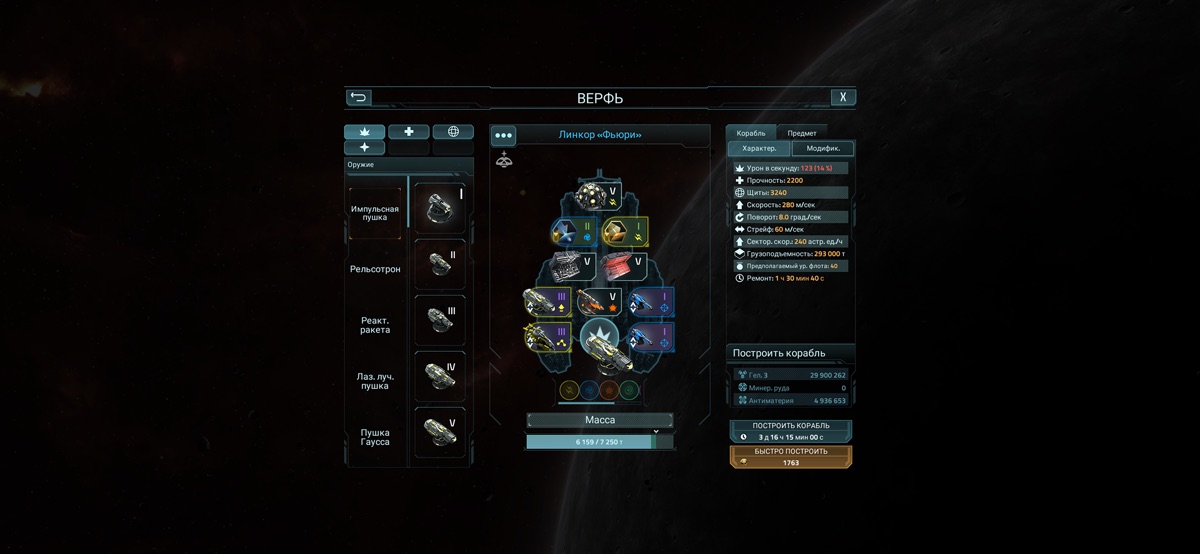Switch to the plus-cross category tab
This screenshot has height=554, width=1200.
[408, 132]
